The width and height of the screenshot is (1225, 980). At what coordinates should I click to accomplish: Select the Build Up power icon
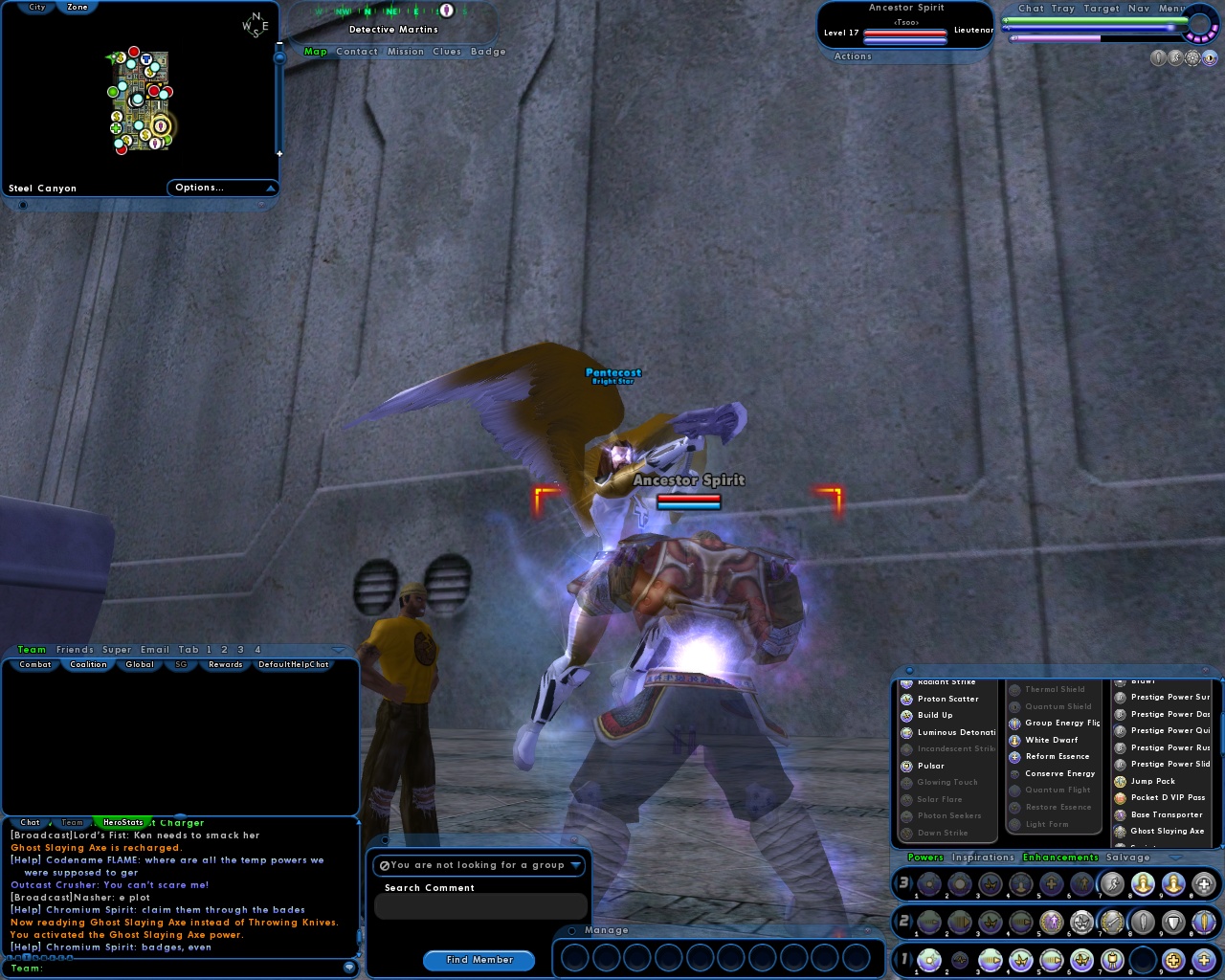coord(905,715)
